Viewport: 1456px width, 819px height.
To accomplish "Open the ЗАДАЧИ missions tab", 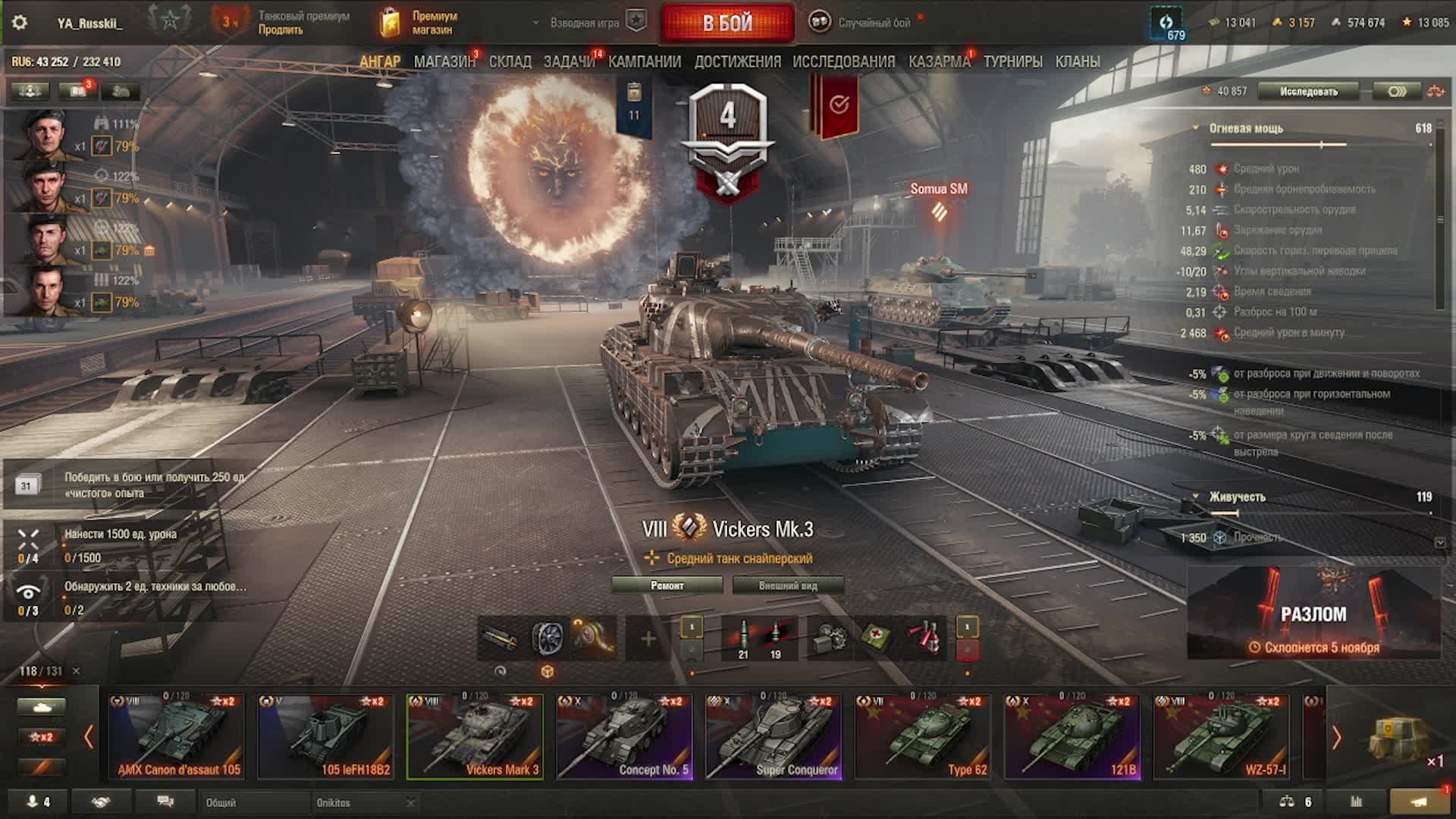I will coord(569,62).
